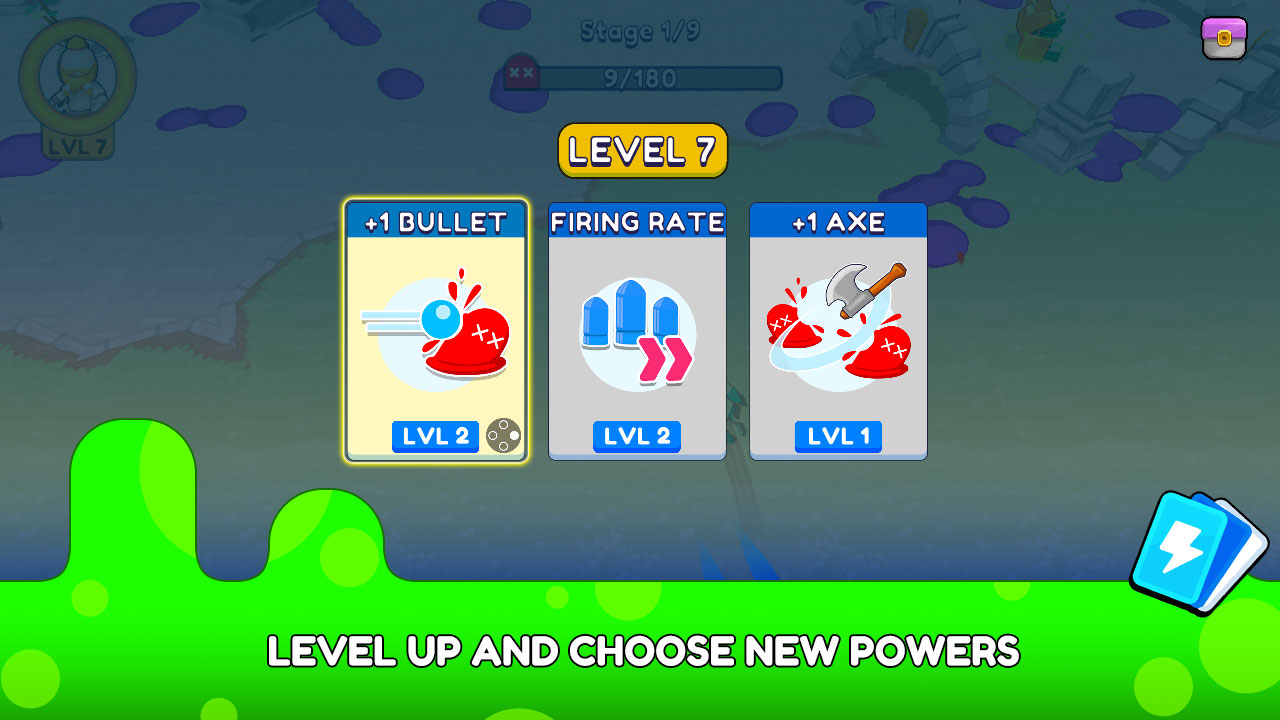
Task: Click the LVL 1 badge on Axe card
Action: pyautogui.click(x=838, y=437)
